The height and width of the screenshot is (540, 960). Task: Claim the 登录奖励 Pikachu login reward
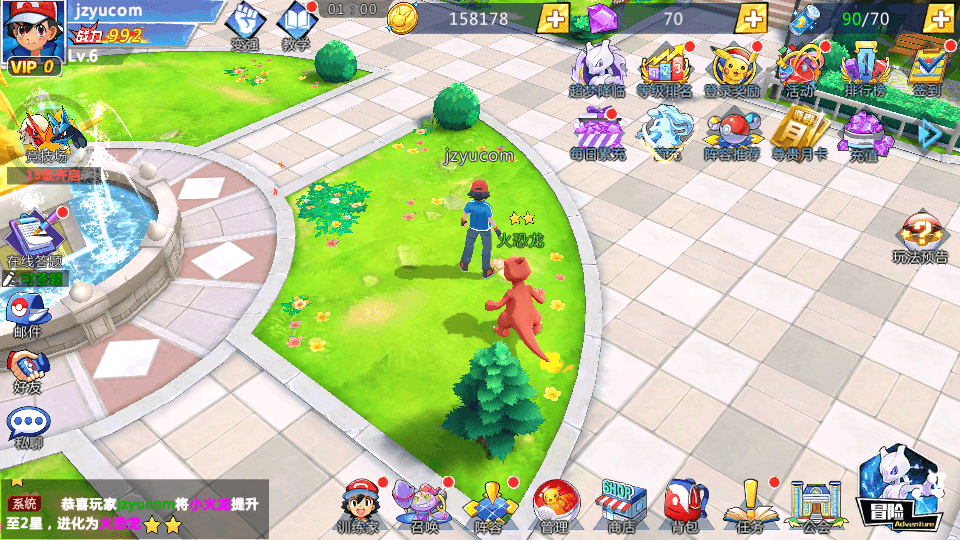(732, 68)
